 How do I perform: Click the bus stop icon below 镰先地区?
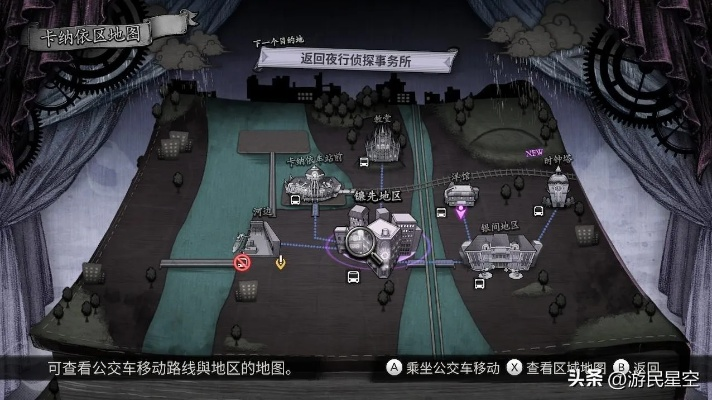tap(353, 276)
